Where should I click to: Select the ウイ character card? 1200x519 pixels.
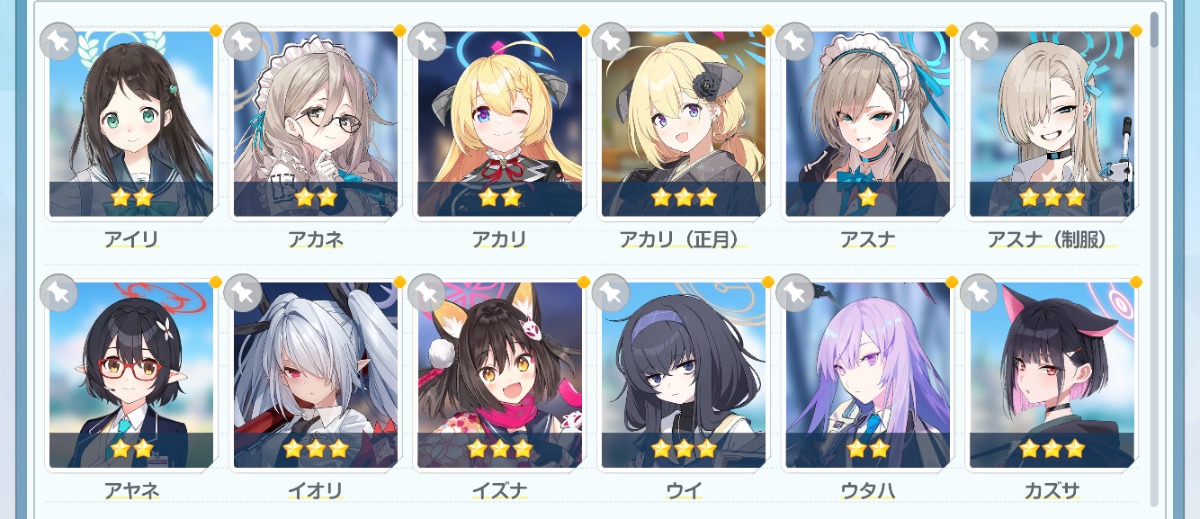click(683, 375)
